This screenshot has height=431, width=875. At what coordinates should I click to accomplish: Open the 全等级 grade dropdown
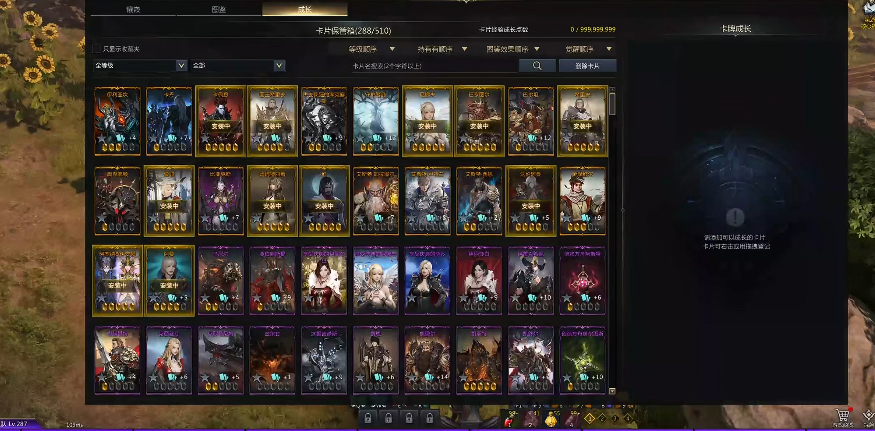click(140, 65)
